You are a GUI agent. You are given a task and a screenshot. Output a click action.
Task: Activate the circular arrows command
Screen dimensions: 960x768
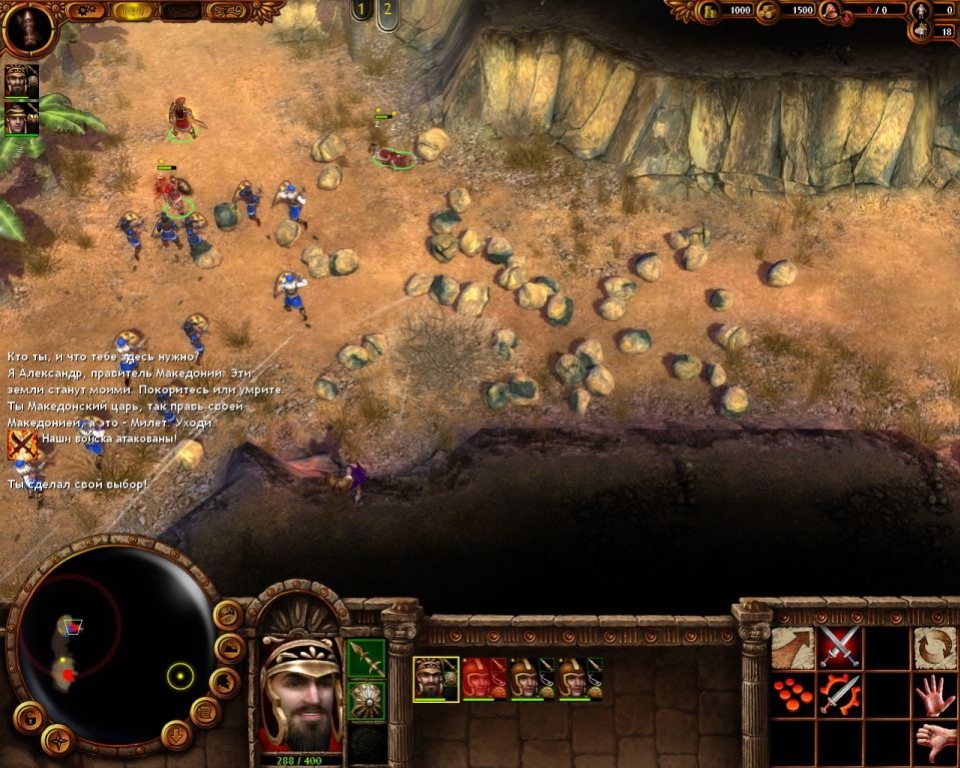click(x=934, y=648)
